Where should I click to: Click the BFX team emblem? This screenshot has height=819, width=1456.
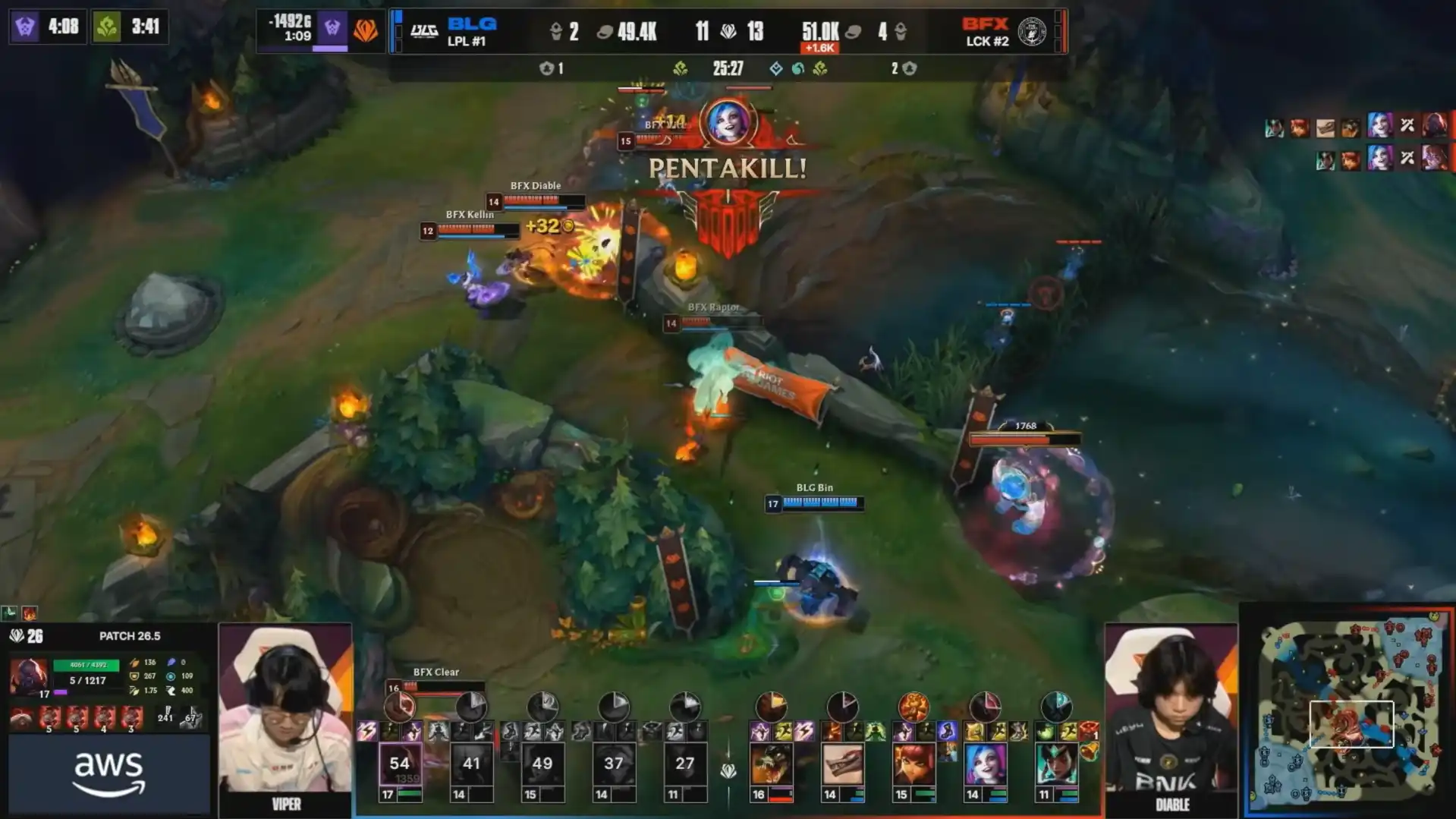(x=1031, y=31)
